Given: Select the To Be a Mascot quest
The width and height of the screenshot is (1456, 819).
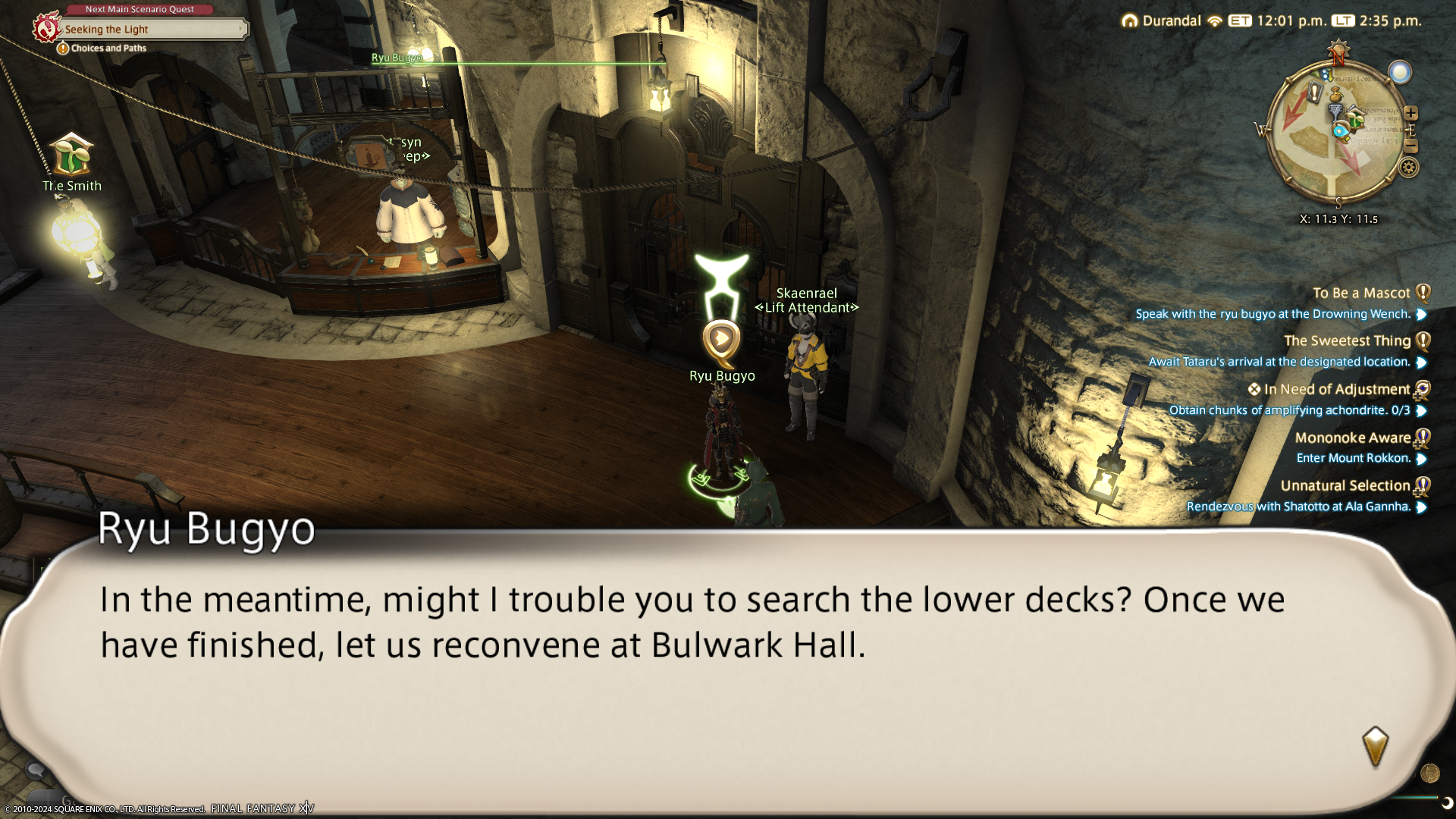Looking at the screenshot, I should point(1361,293).
